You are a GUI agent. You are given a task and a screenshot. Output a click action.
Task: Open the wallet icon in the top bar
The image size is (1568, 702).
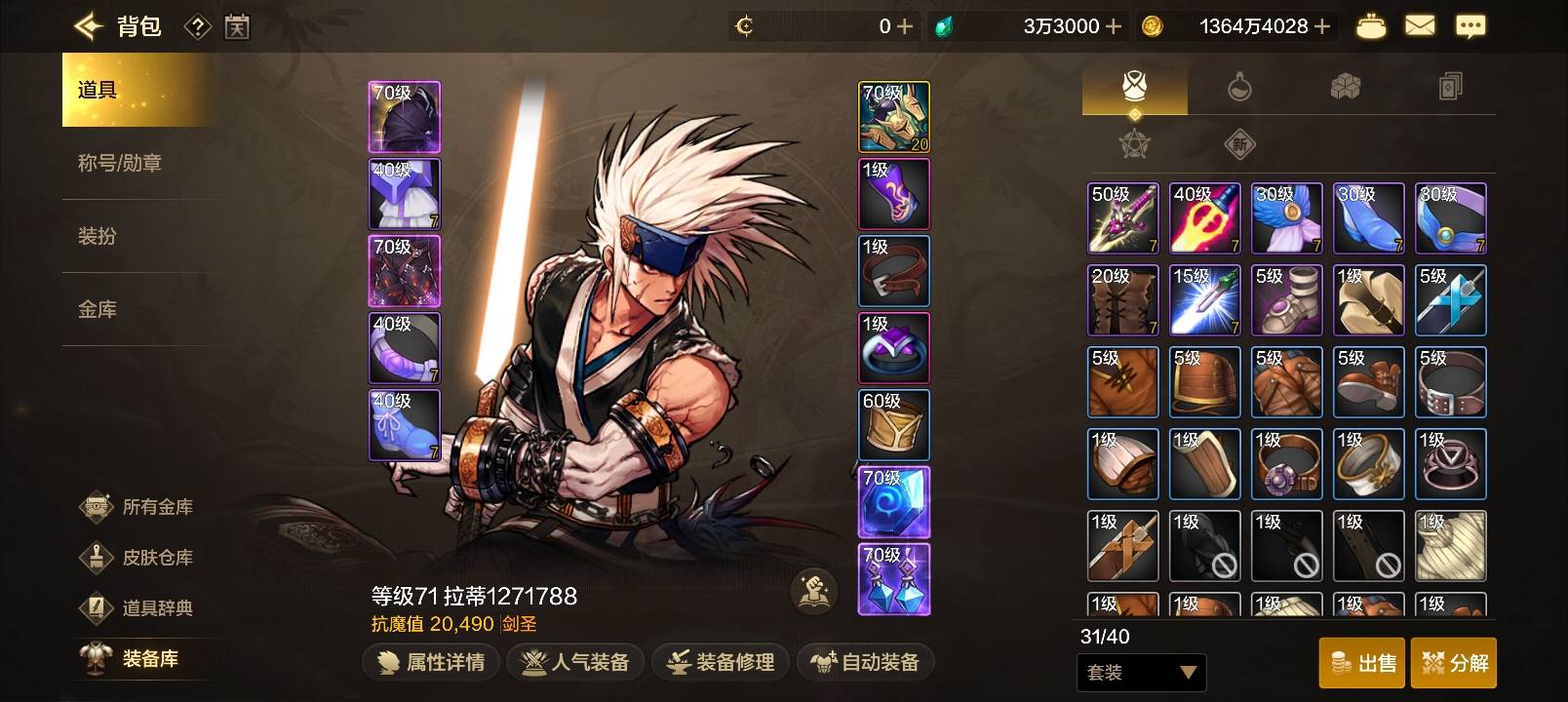(1370, 26)
